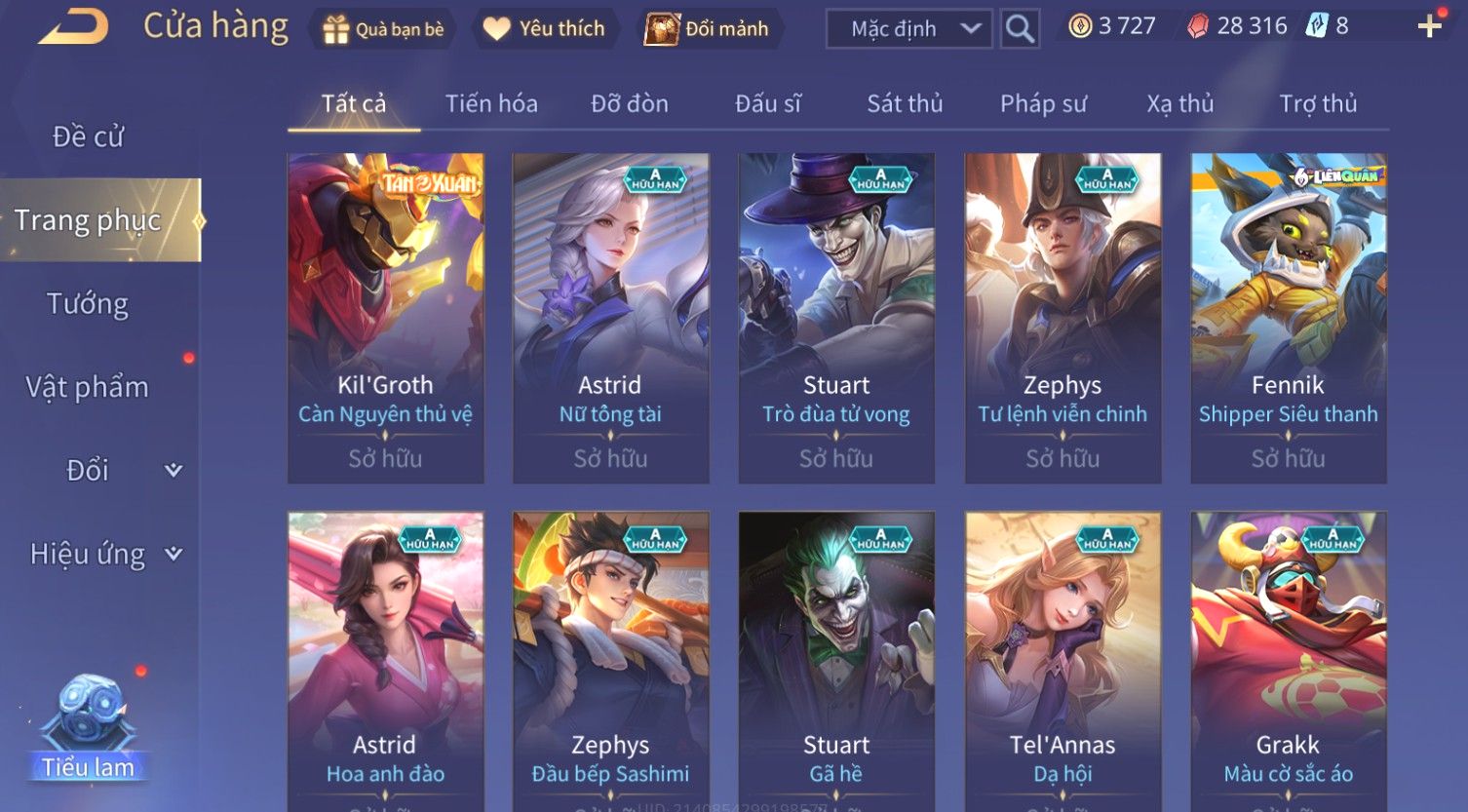Click the magnifying glass search button

[x=1020, y=29]
